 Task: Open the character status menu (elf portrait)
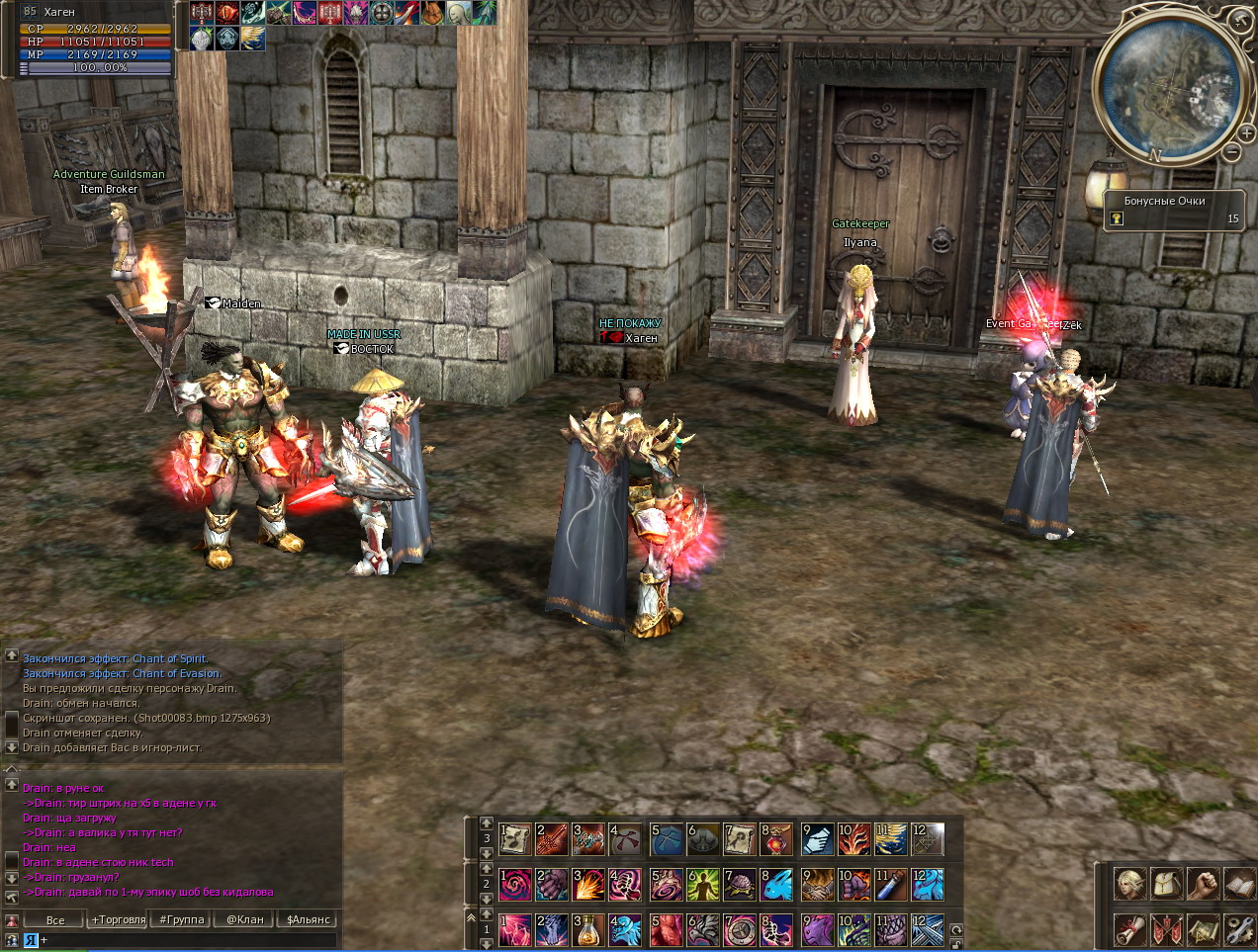(x=1130, y=884)
